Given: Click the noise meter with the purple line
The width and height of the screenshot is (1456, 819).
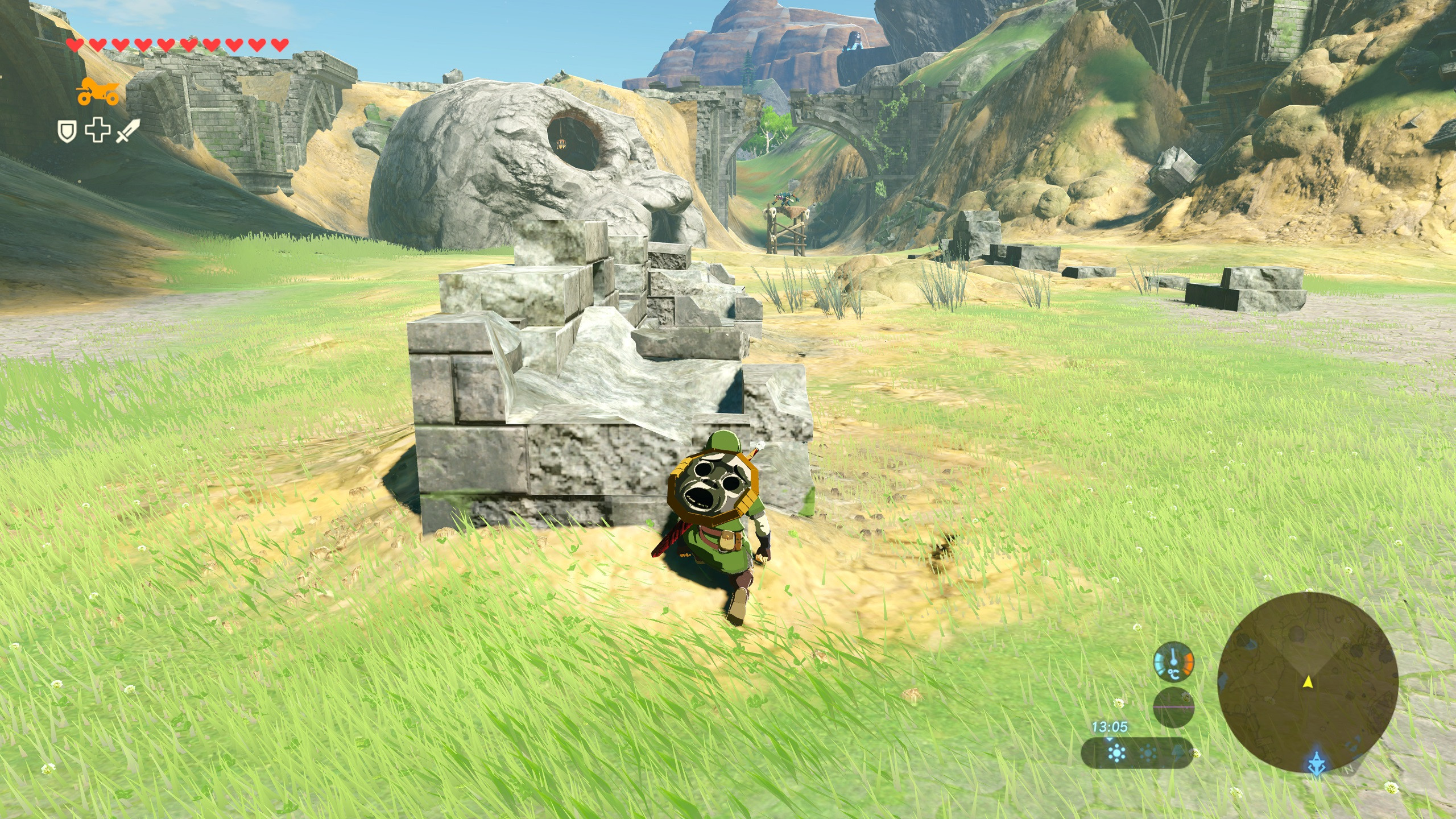Looking at the screenshot, I should (1173, 707).
